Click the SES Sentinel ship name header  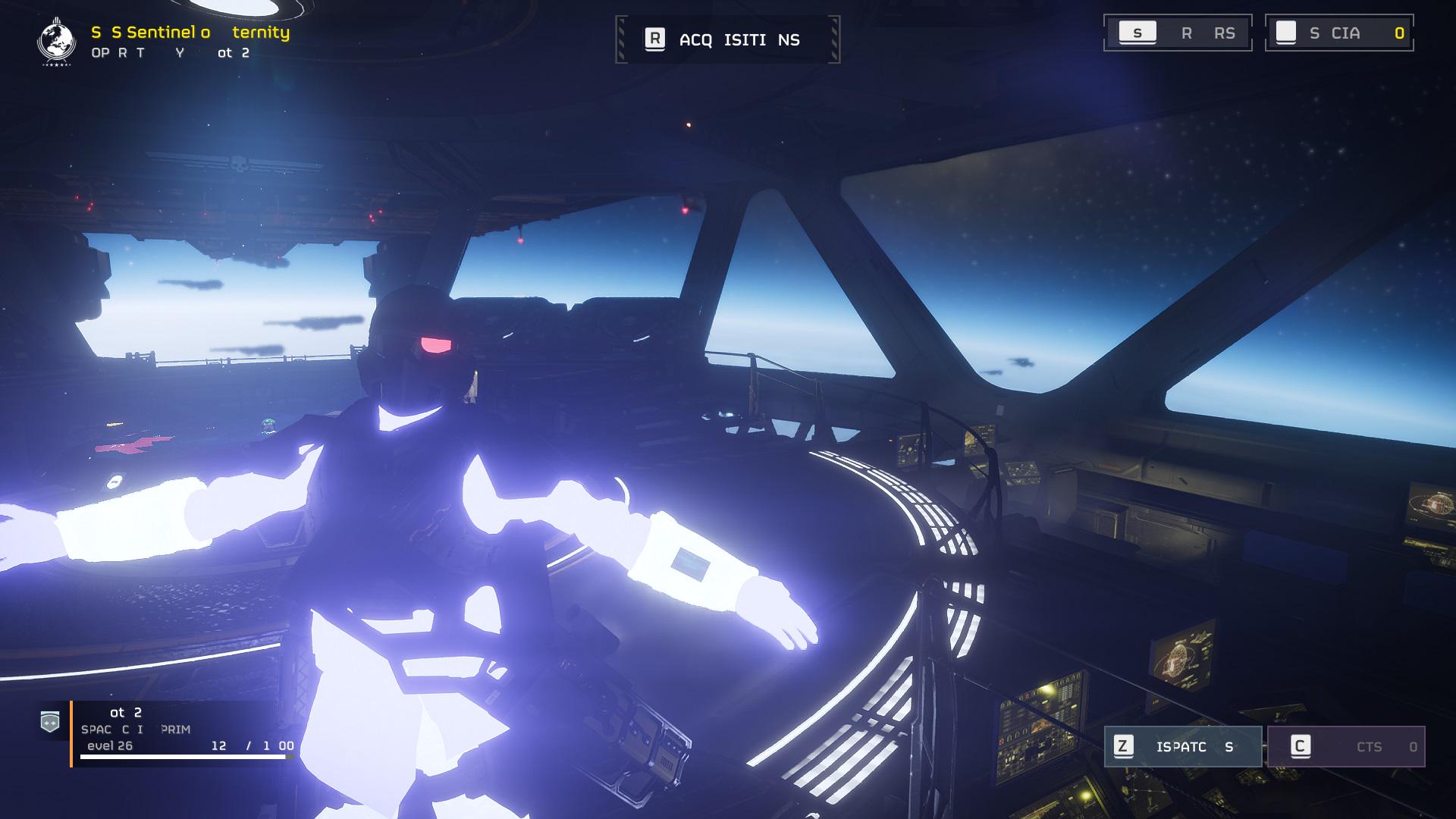[190, 33]
